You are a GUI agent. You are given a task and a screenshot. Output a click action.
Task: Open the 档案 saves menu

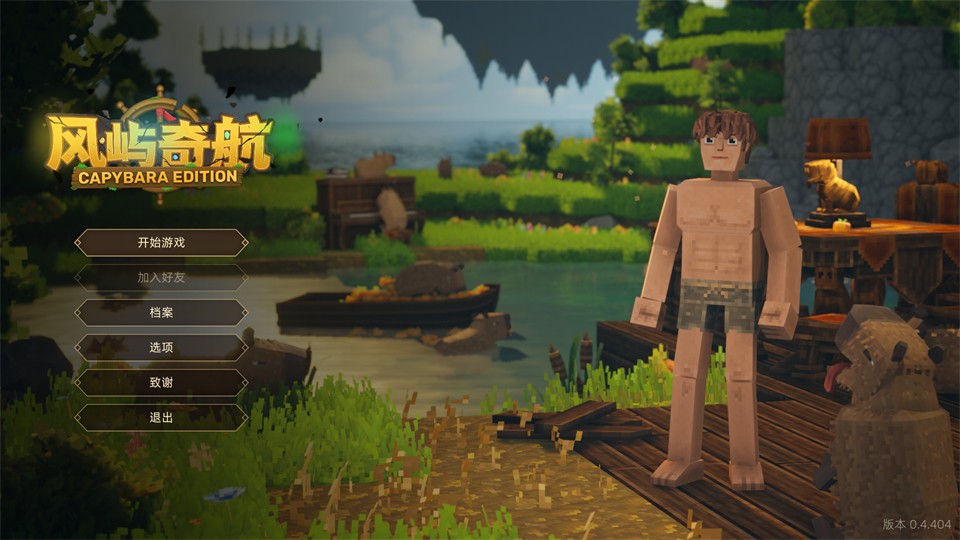point(161,313)
